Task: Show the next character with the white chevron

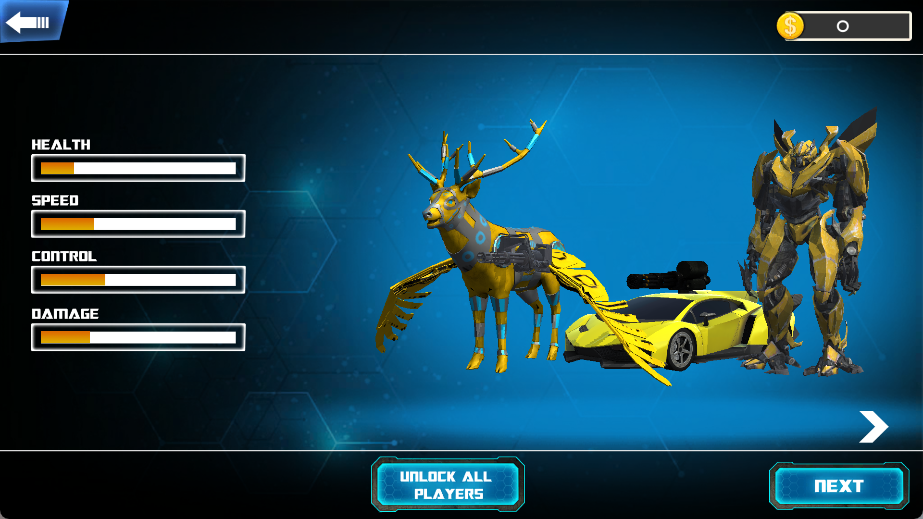Action: pyautogui.click(x=873, y=427)
